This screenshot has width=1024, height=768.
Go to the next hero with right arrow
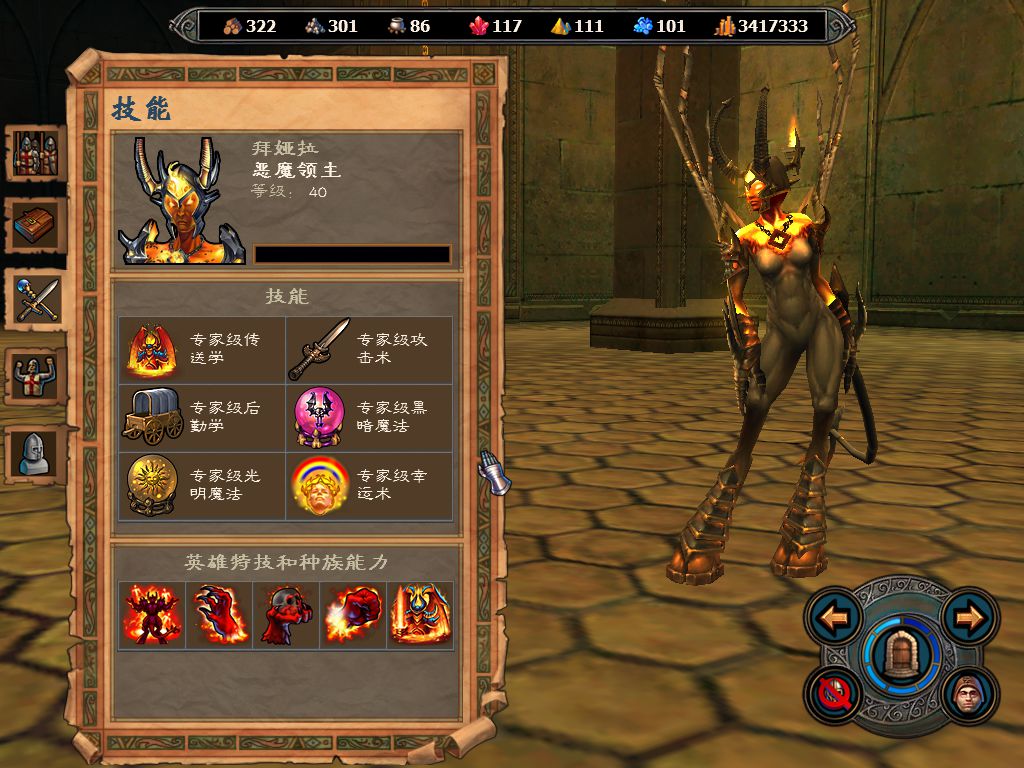pyautogui.click(x=970, y=617)
